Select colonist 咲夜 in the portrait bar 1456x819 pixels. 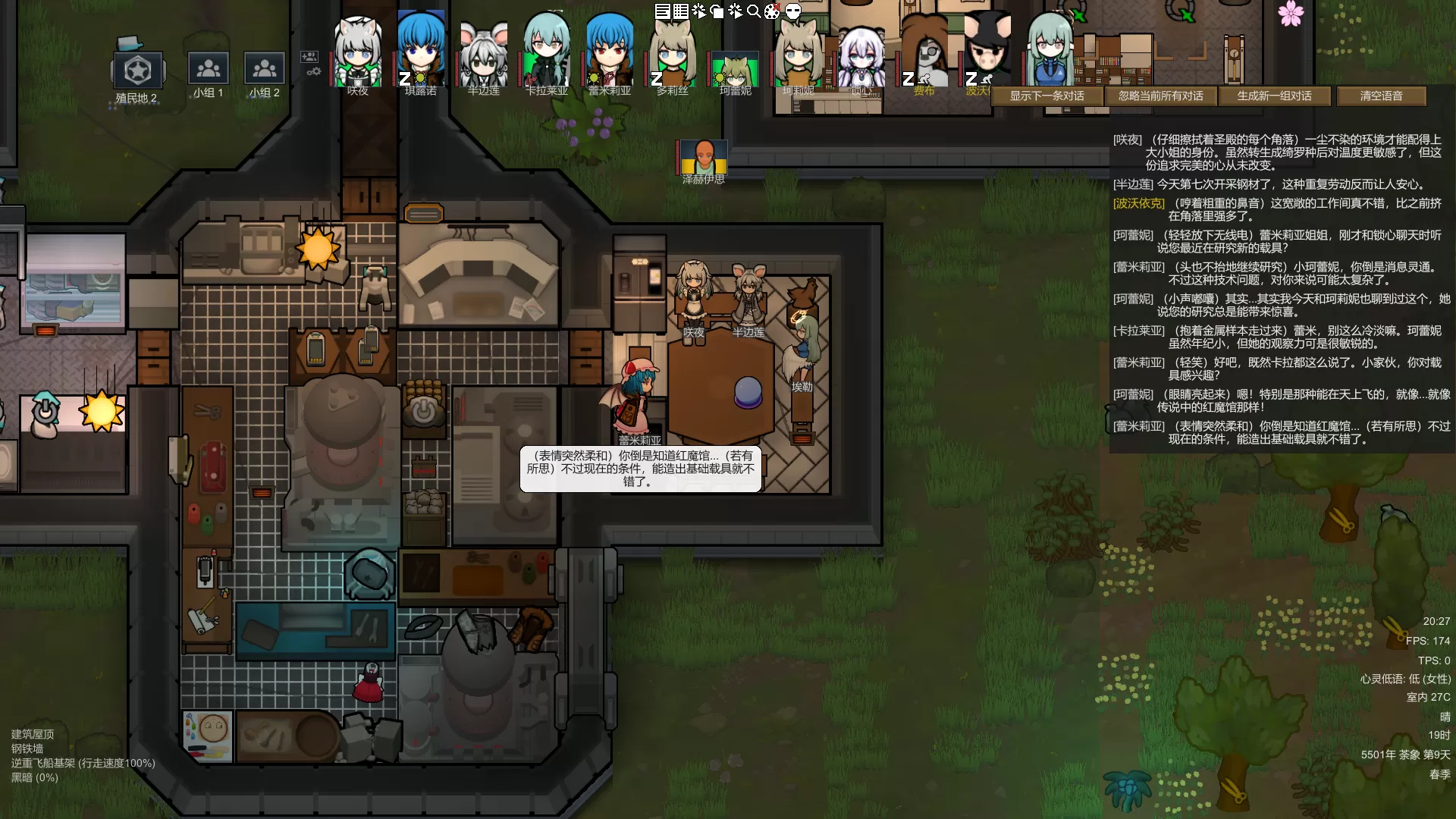358,53
